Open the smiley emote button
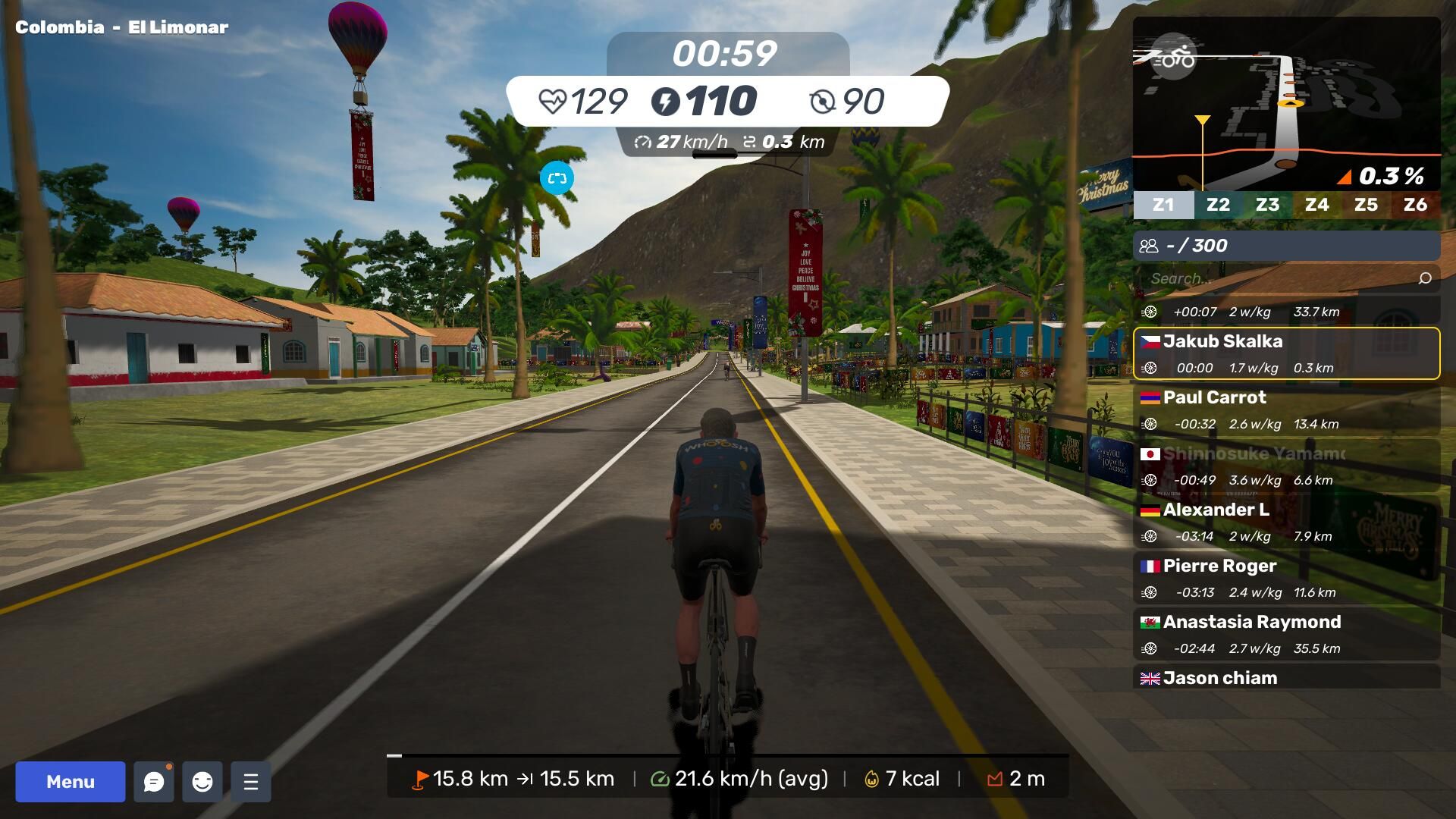This screenshot has width=1456, height=819. point(202,782)
